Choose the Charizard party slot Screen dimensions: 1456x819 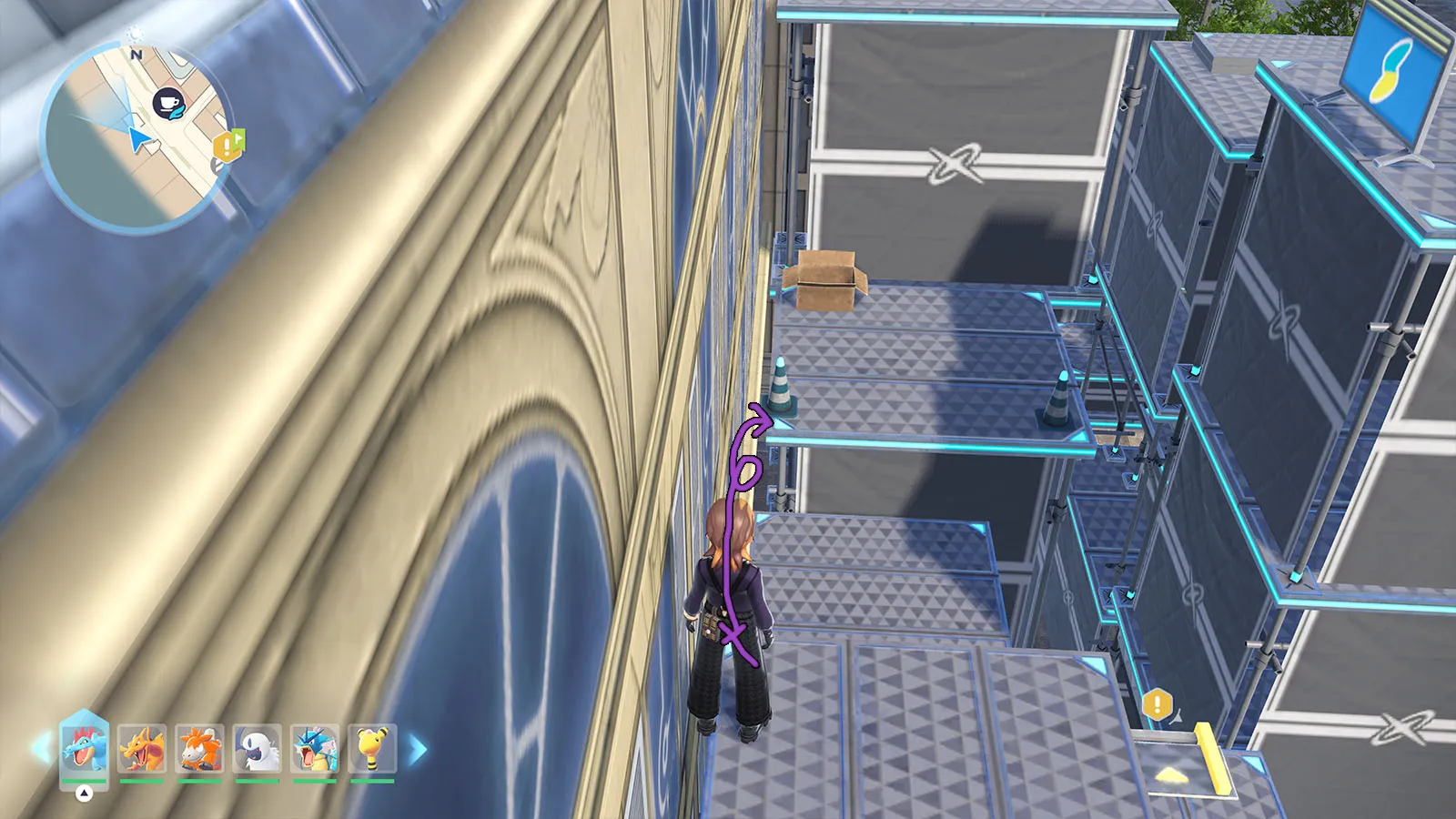[x=142, y=748]
